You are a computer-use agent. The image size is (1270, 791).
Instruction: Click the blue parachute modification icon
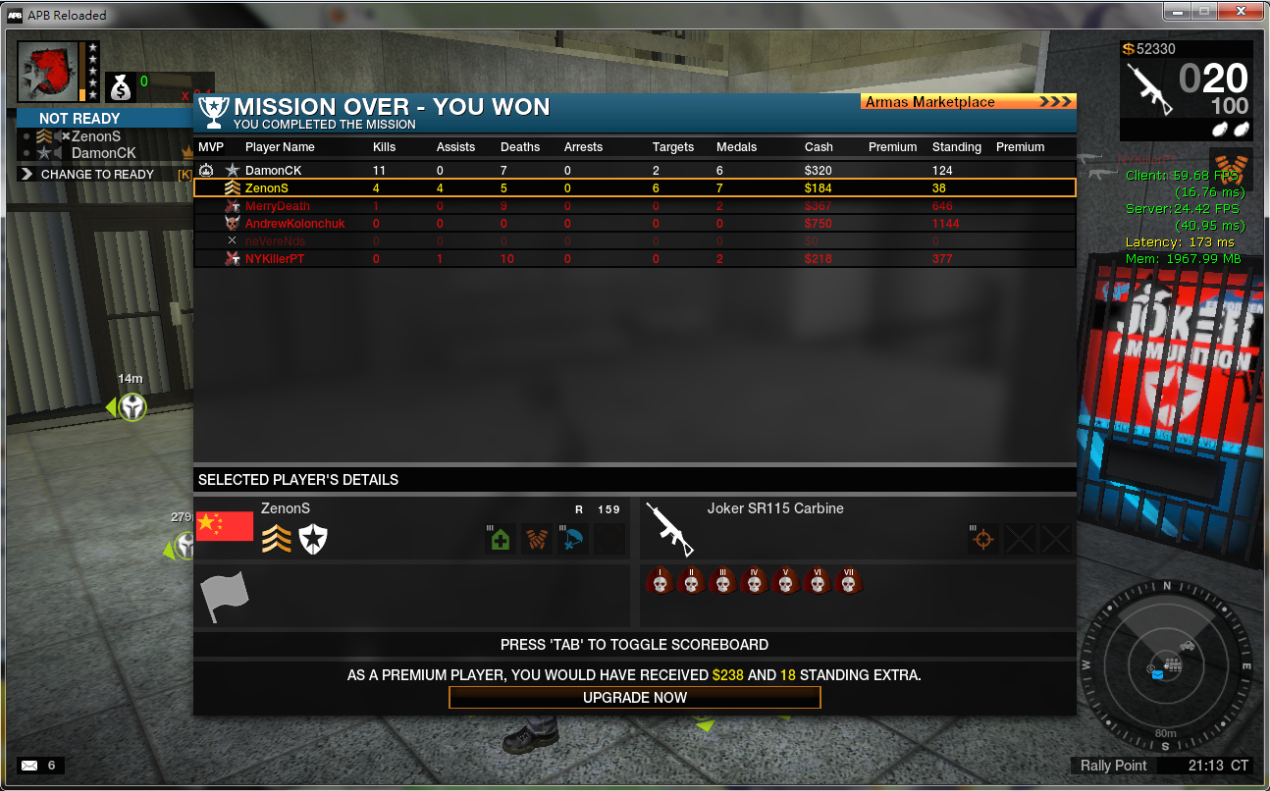[x=574, y=539]
